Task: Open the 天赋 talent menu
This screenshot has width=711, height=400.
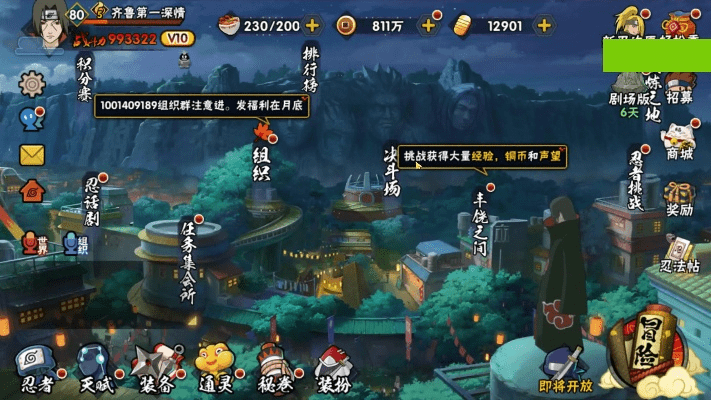Action: (x=95, y=368)
